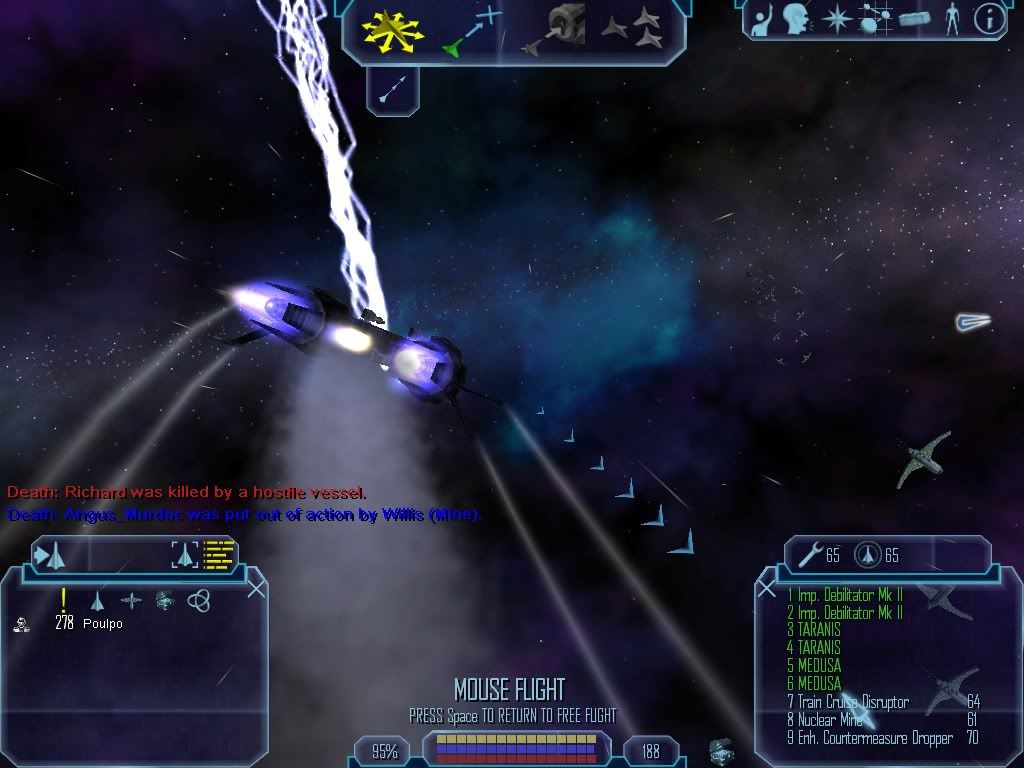This screenshot has height=768, width=1024.
Task: Switch contact list to ships filter
Action: (98, 600)
